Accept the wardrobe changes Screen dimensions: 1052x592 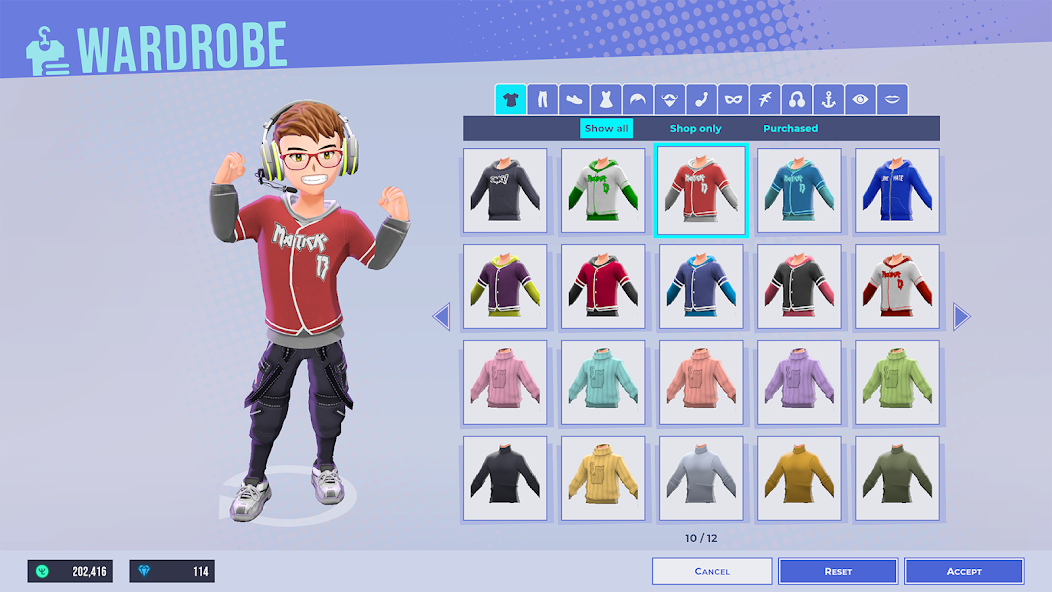[964, 571]
